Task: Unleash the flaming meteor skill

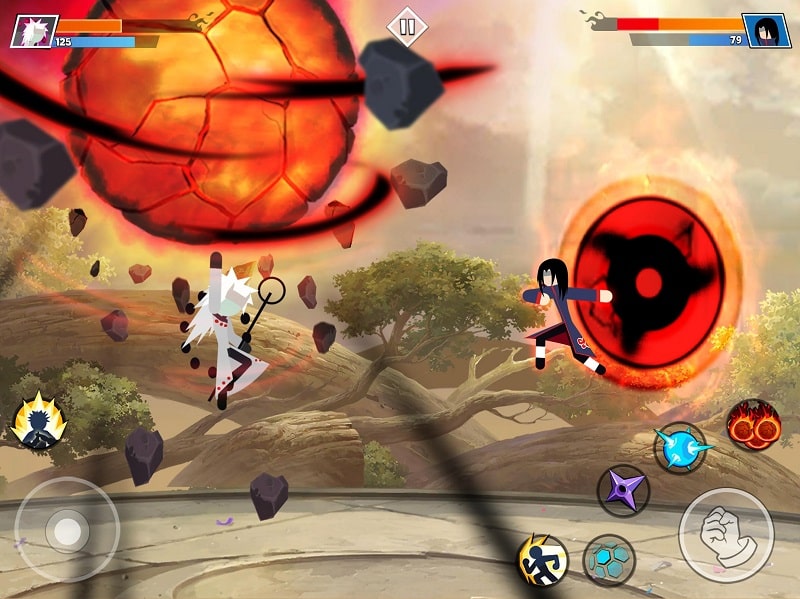Action: pos(753,424)
